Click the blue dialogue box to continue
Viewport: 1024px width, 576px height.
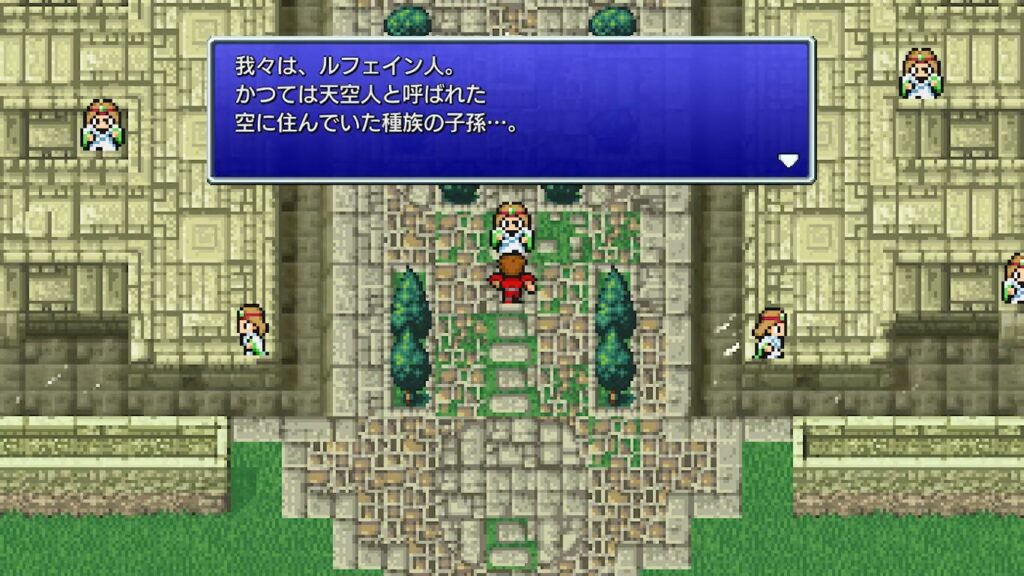pos(510,110)
